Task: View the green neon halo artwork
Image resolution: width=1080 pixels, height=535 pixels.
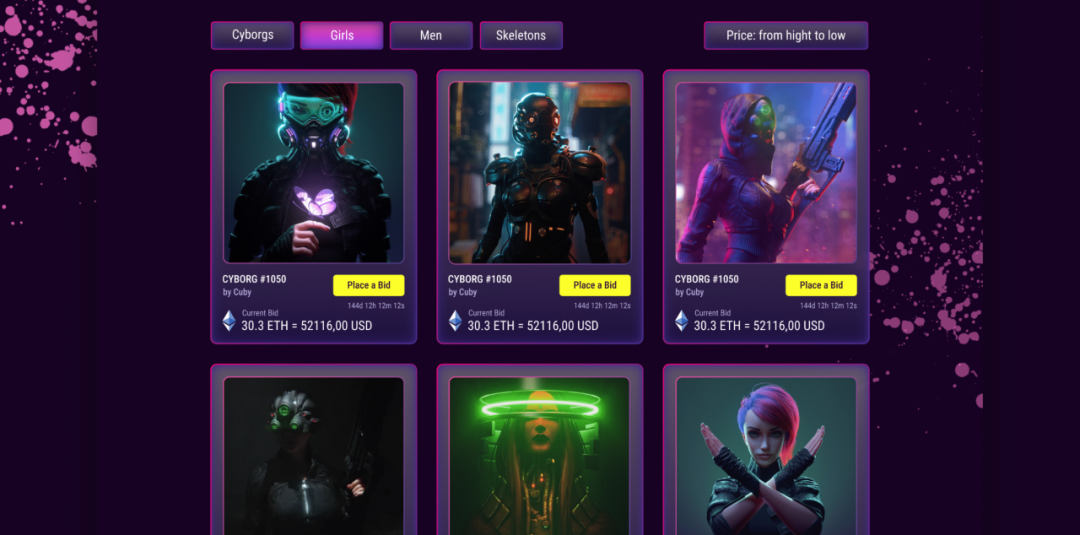Action: click(x=540, y=456)
